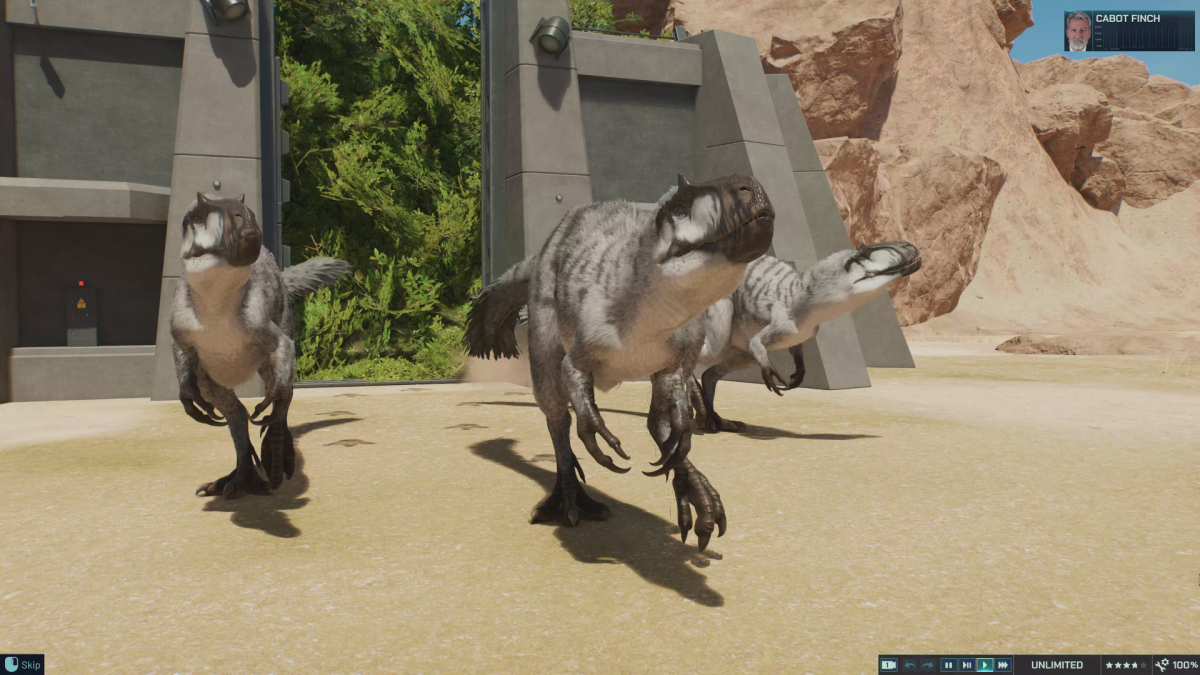The width and height of the screenshot is (1200, 675).
Task: Pause the game simulation
Action: pyautogui.click(x=948, y=665)
